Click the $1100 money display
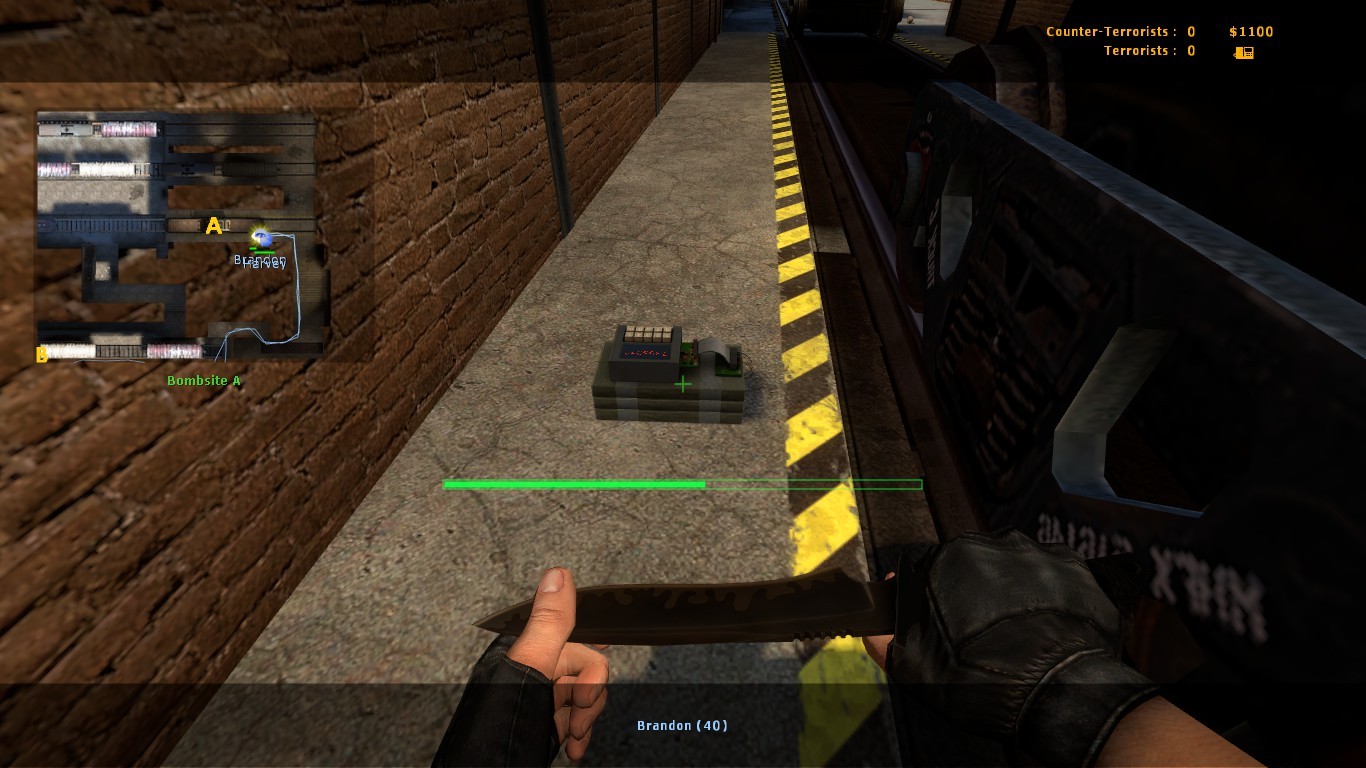 (x=1250, y=31)
